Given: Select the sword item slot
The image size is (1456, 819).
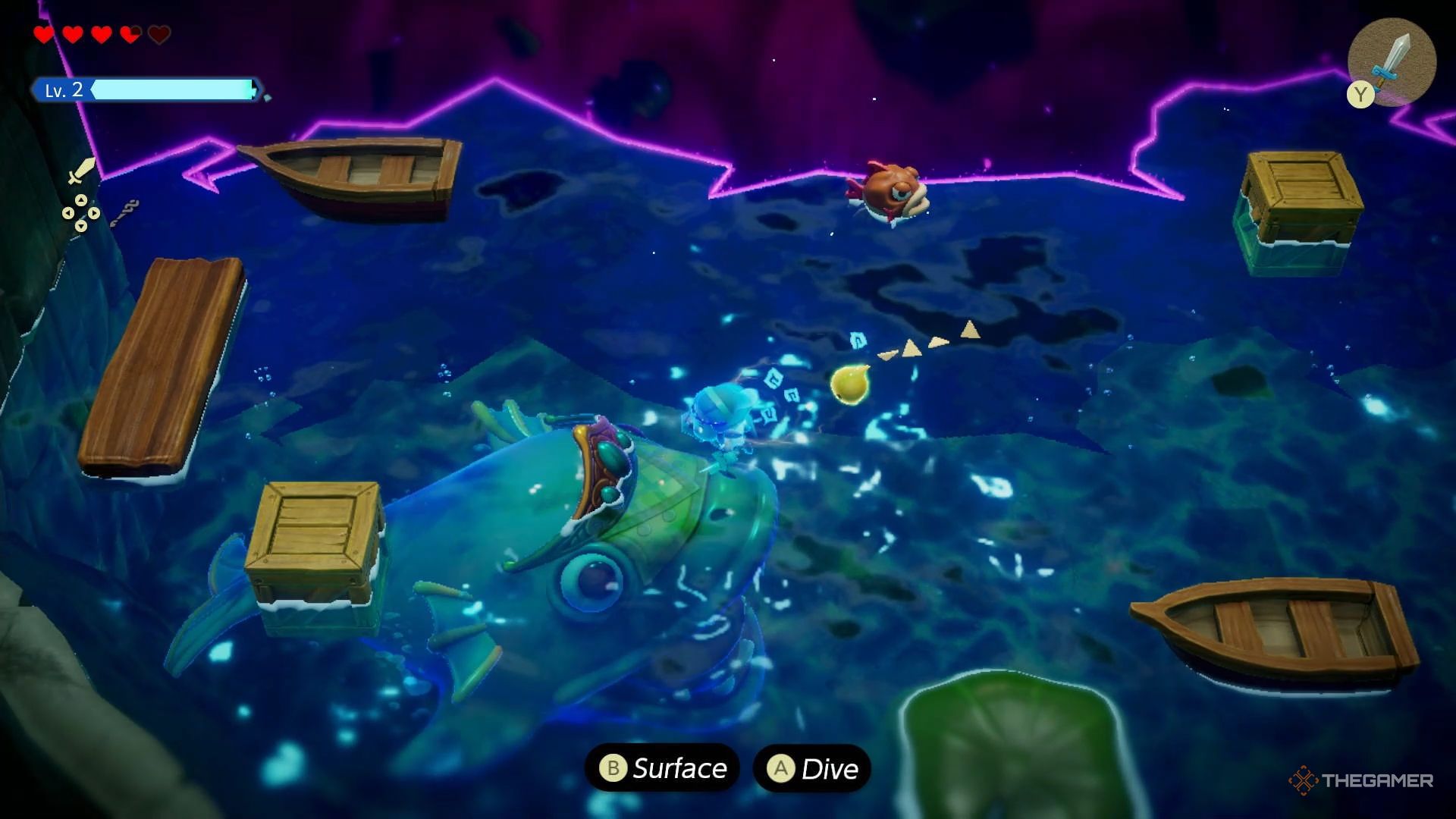Looking at the screenshot, I should pyautogui.click(x=1392, y=61).
